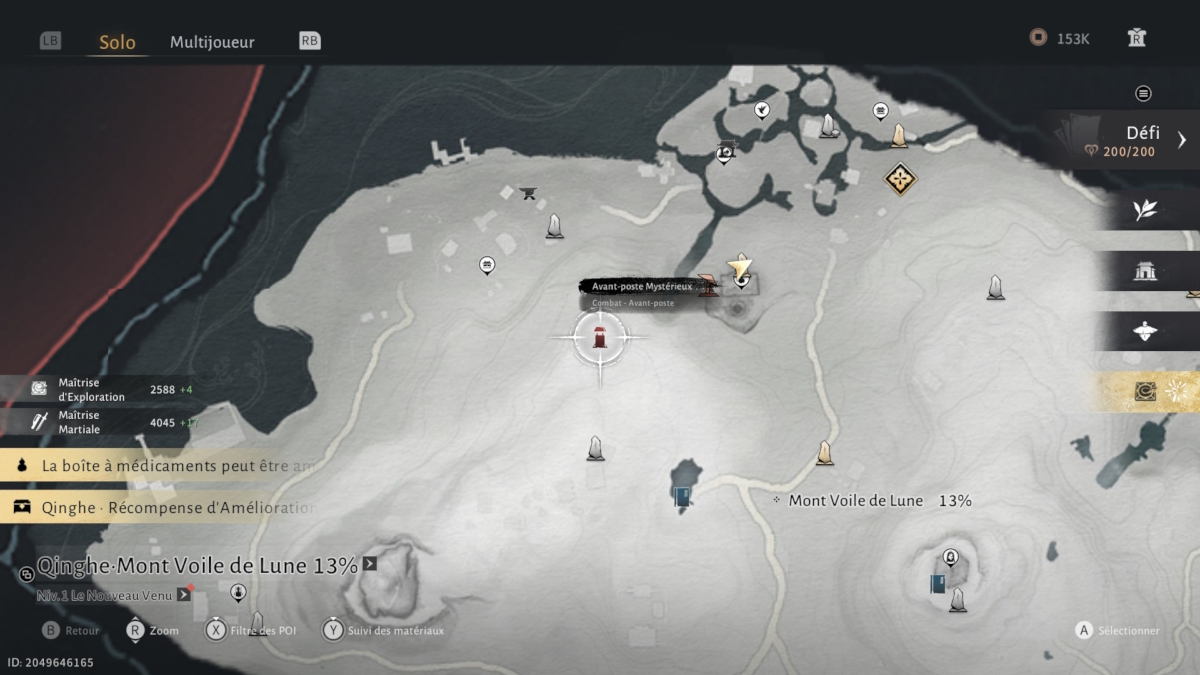This screenshot has width=1200, height=675.
Task: Select the Solo tab
Action: click(x=117, y=42)
